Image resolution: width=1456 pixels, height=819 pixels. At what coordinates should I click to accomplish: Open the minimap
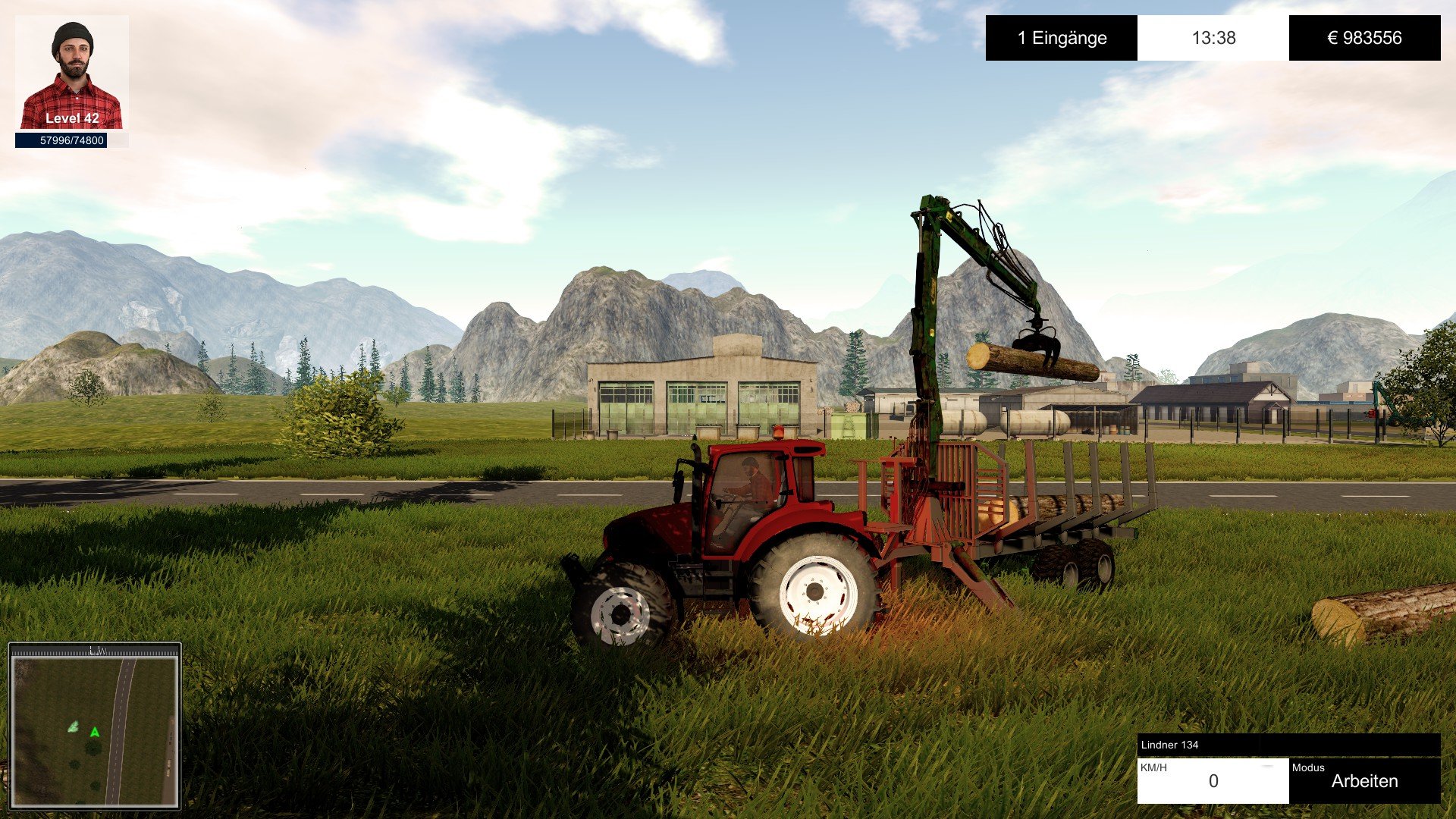[95, 726]
